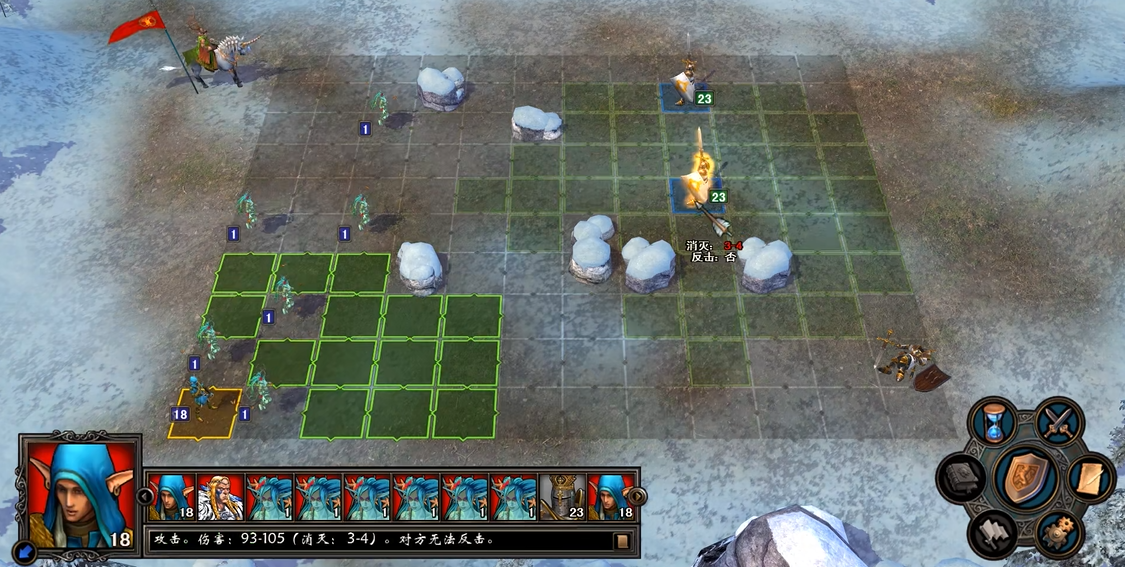
Task: Click the blue arrow button under the portrait
Action: pos(27,549)
